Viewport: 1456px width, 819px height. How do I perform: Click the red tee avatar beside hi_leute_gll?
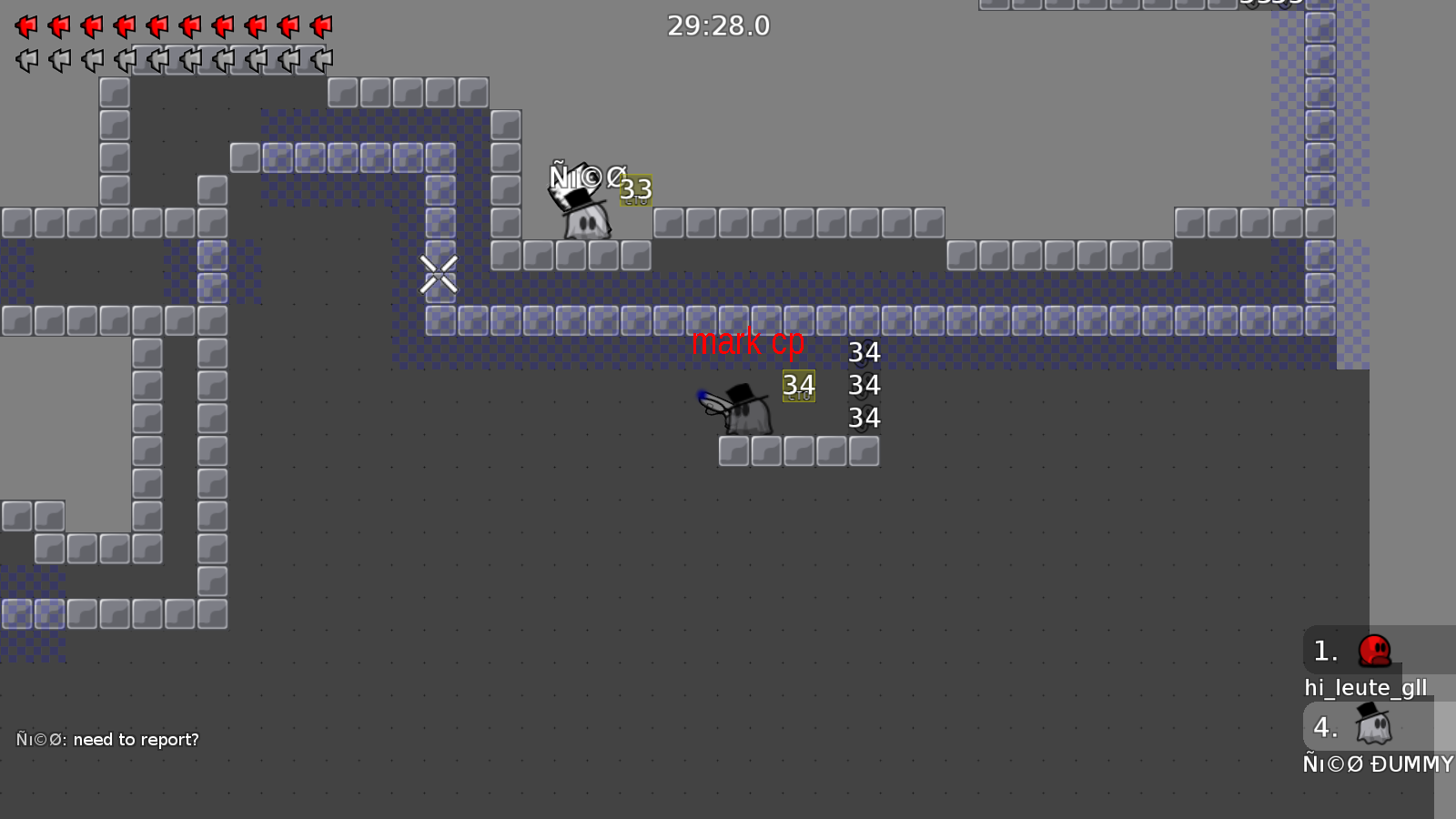click(1374, 652)
